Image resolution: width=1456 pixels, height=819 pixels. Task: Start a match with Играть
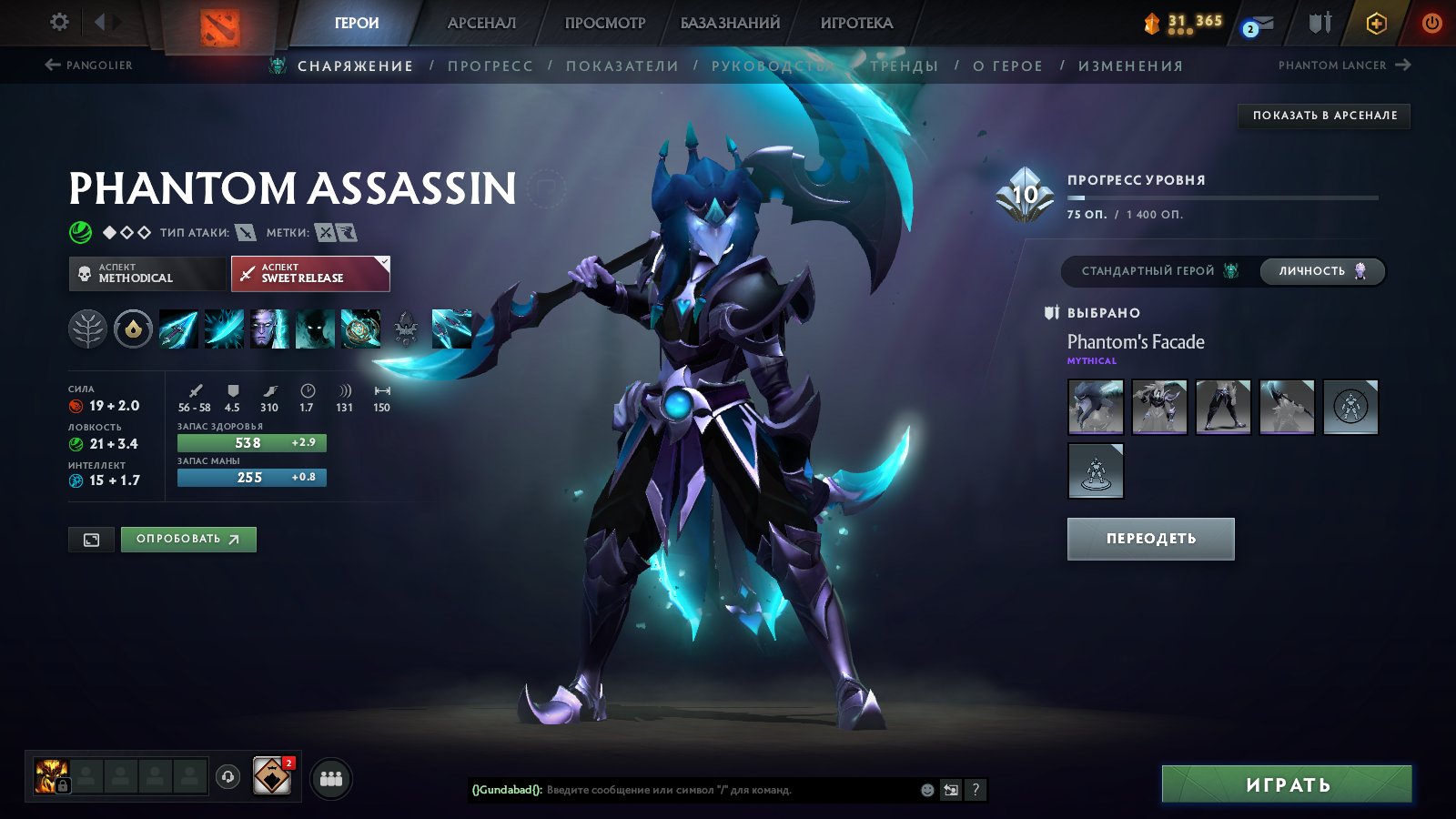coord(1287,784)
